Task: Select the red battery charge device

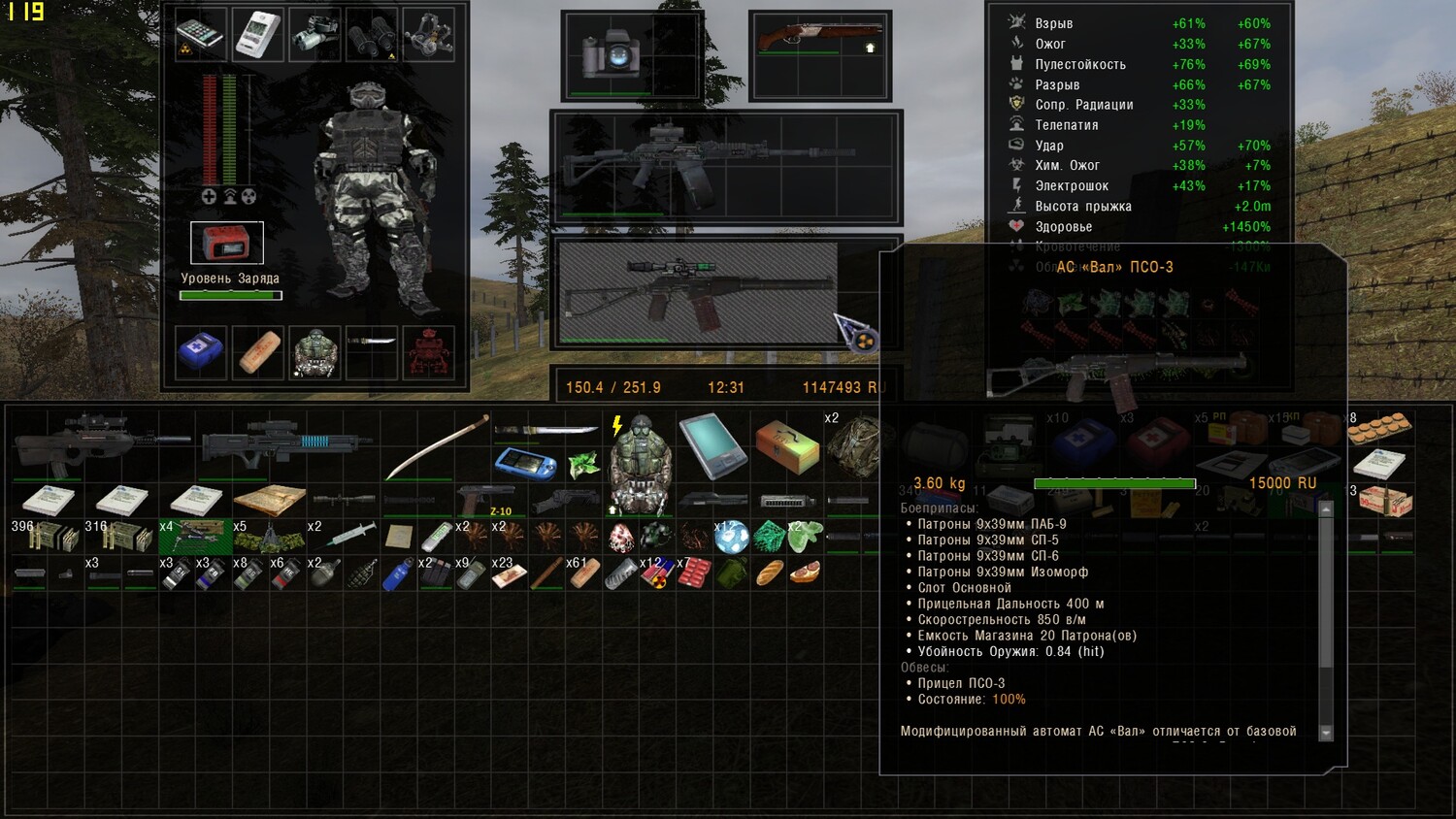Action: 227,243
